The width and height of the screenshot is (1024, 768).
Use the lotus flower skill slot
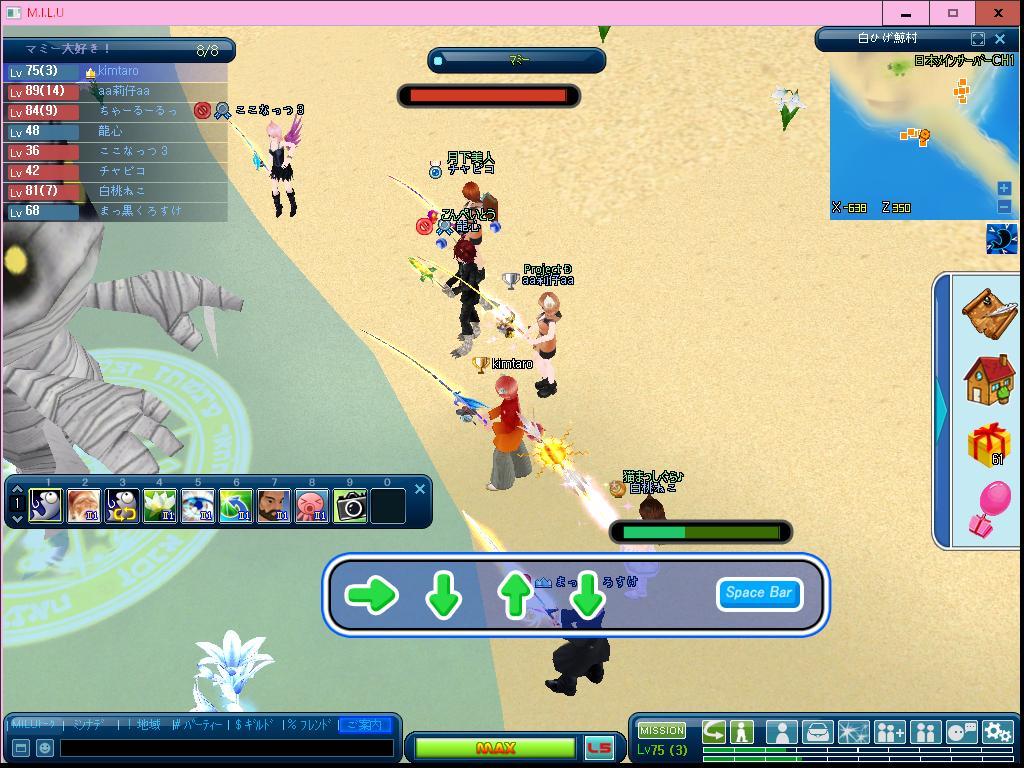(160, 506)
